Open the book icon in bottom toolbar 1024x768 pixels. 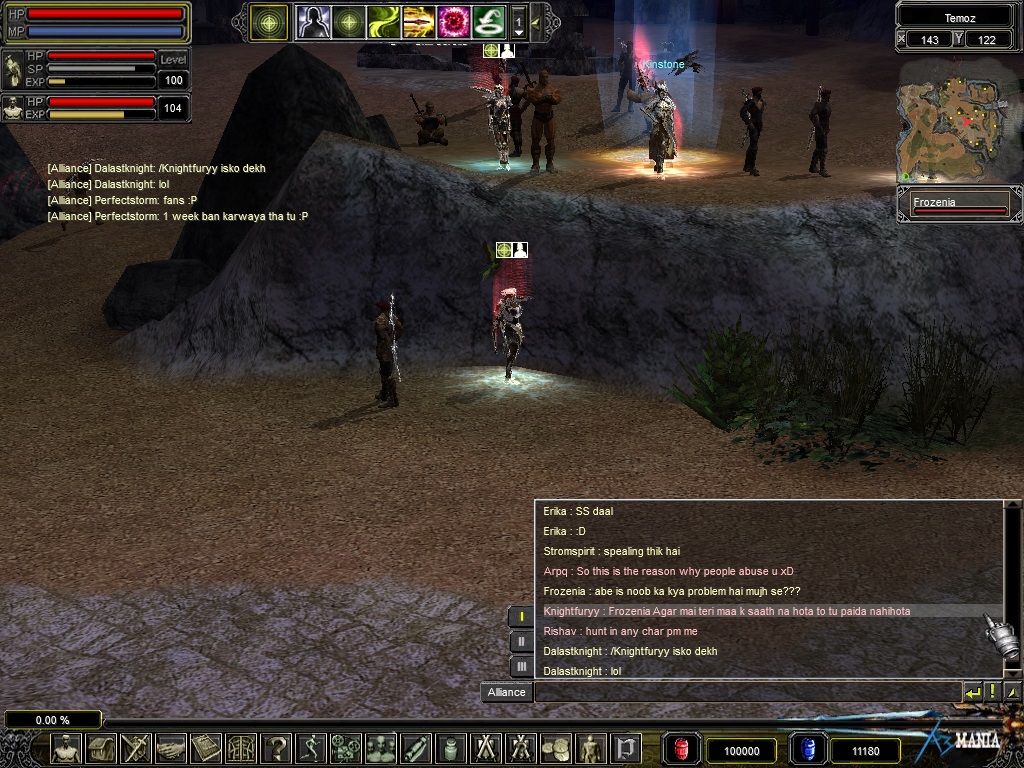206,748
